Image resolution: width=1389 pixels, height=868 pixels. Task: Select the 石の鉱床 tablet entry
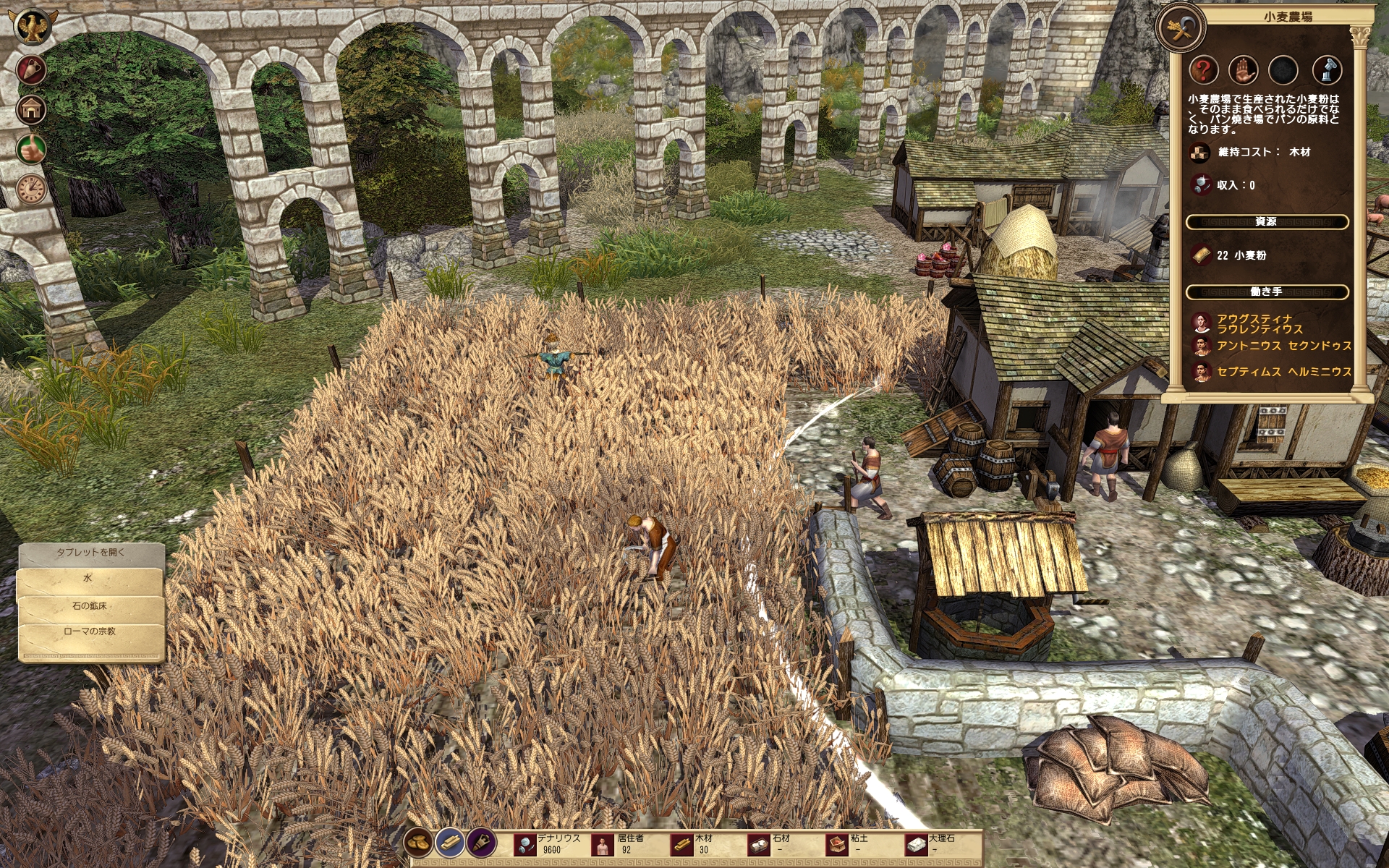[90, 606]
